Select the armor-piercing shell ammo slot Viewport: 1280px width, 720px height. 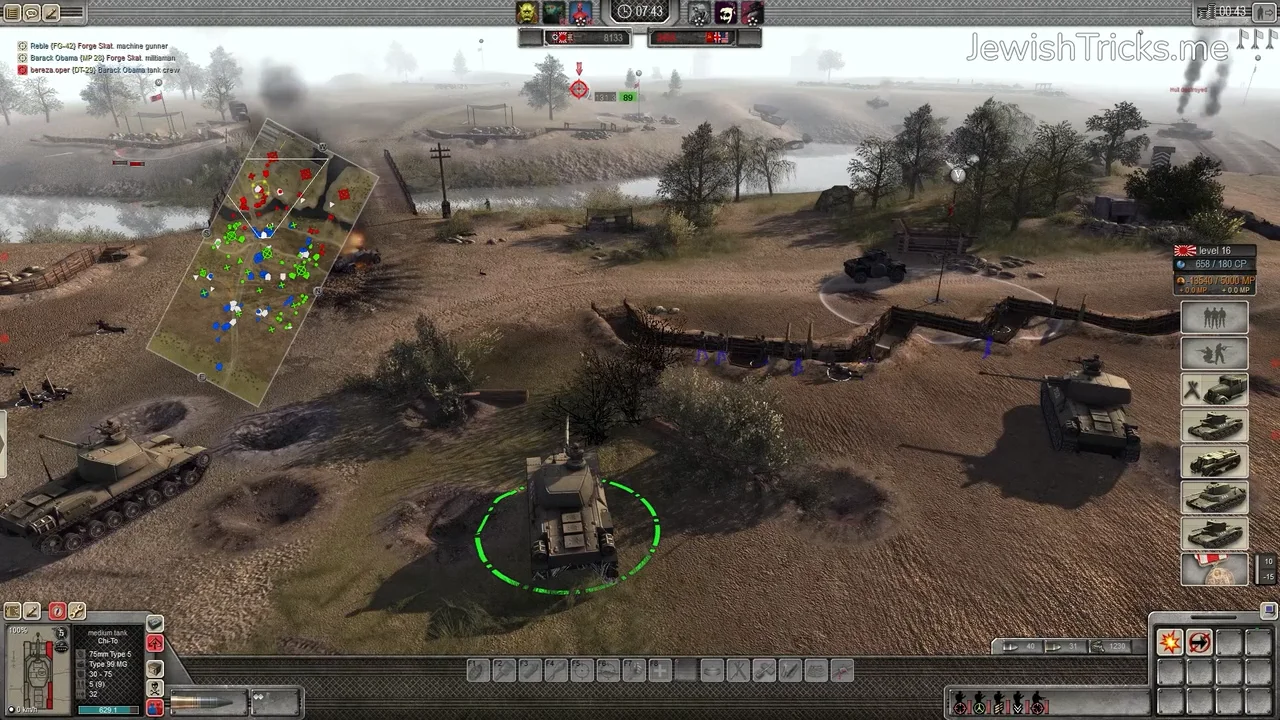pyautogui.click(x=206, y=701)
